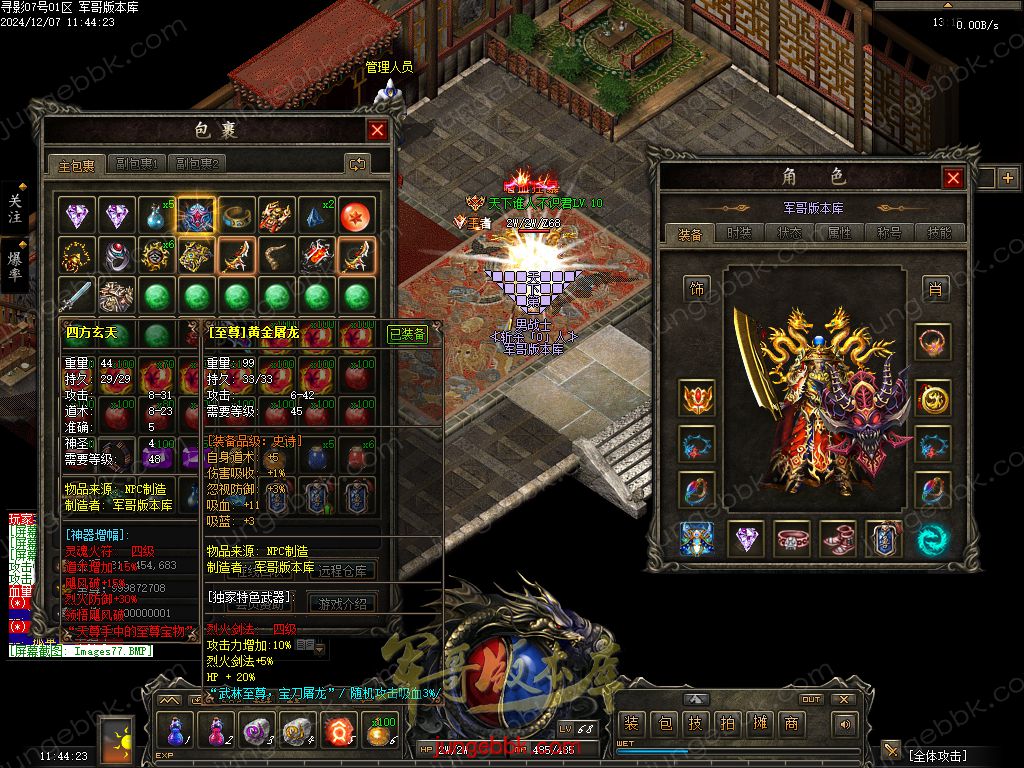Select the highlighted blue mask item
The width and height of the screenshot is (1024, 768).
(x=196, y=215)
